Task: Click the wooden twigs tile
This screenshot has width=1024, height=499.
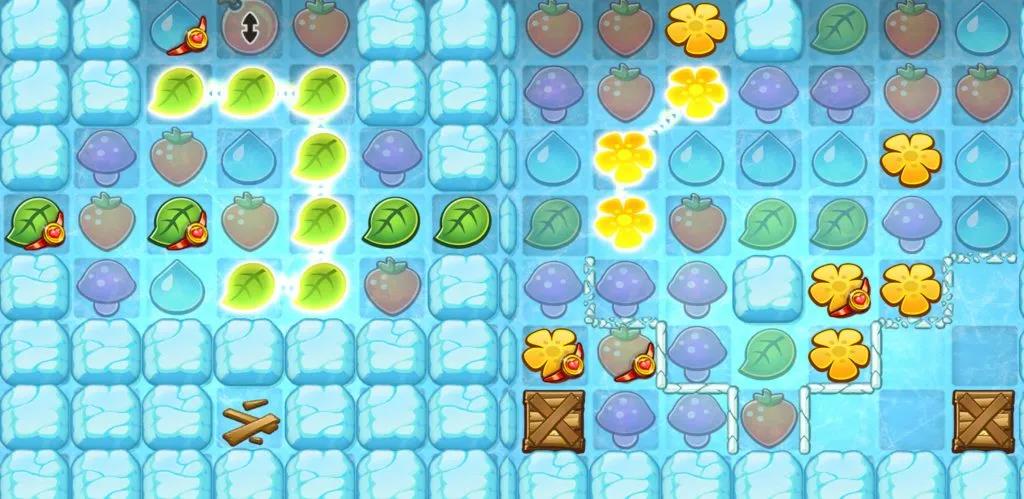Action: point(247,425)
